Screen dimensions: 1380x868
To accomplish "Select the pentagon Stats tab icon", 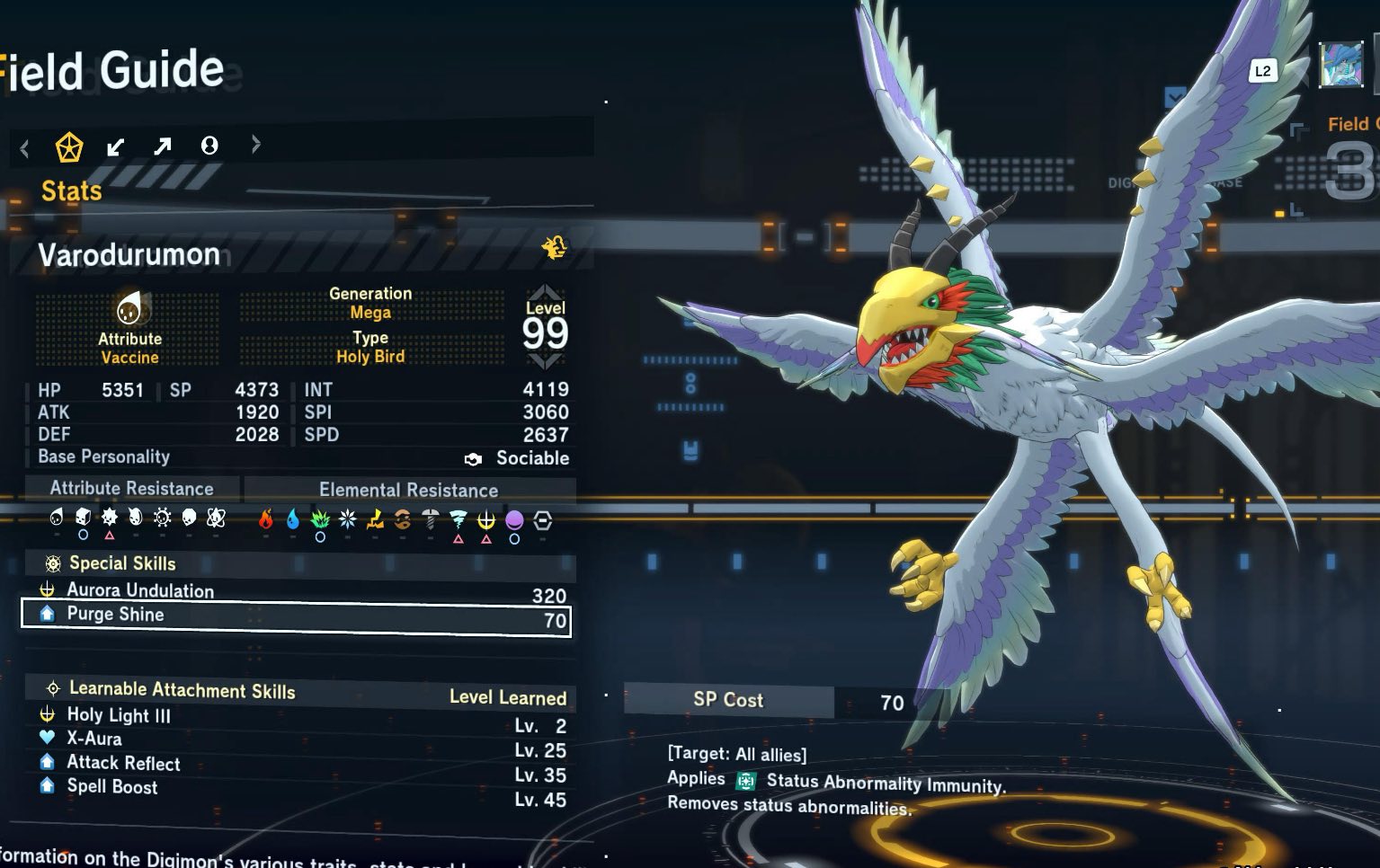I will coord(69,146).
